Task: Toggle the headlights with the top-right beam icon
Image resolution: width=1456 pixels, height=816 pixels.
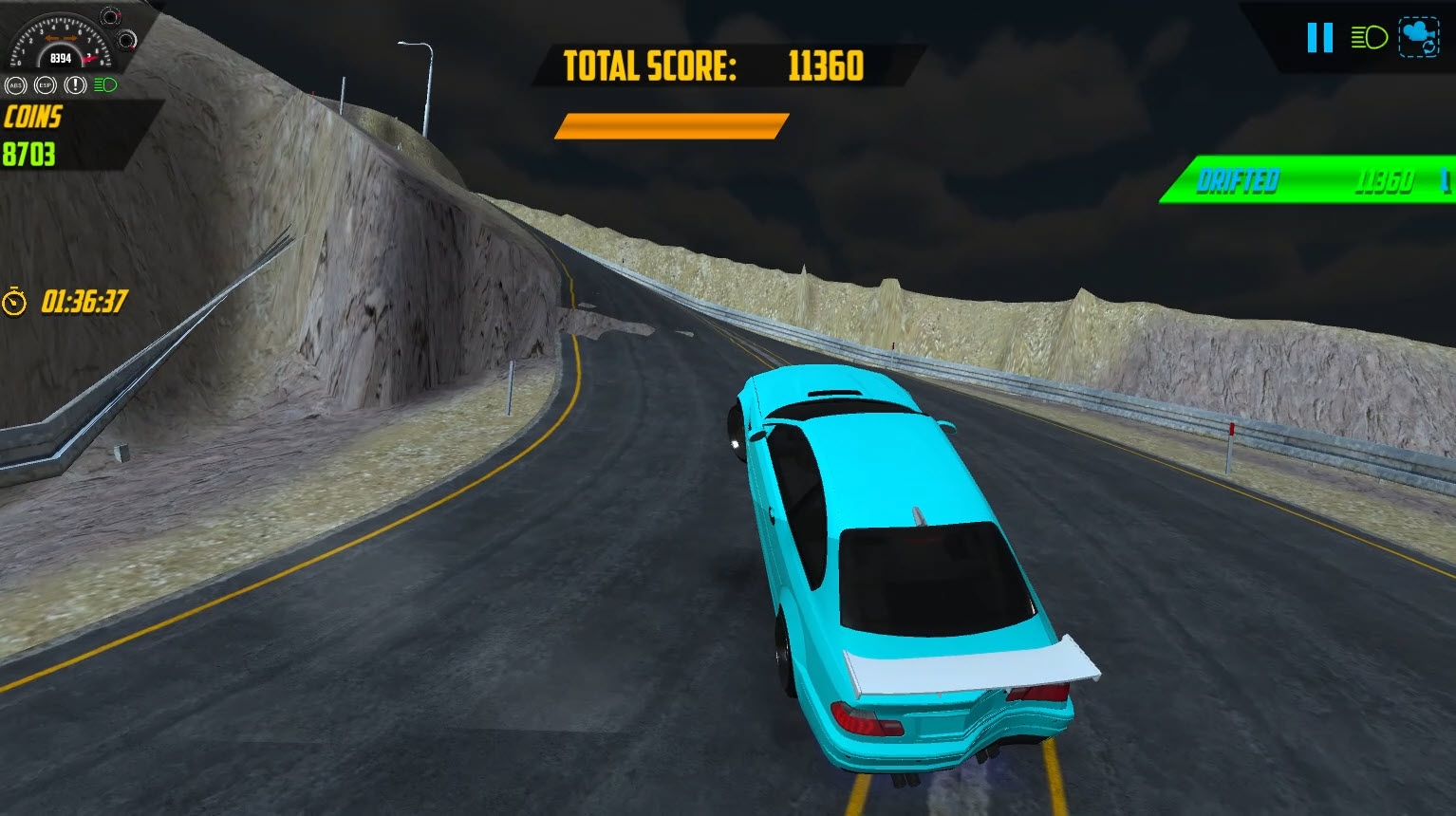Action: tap(1368, 39)
